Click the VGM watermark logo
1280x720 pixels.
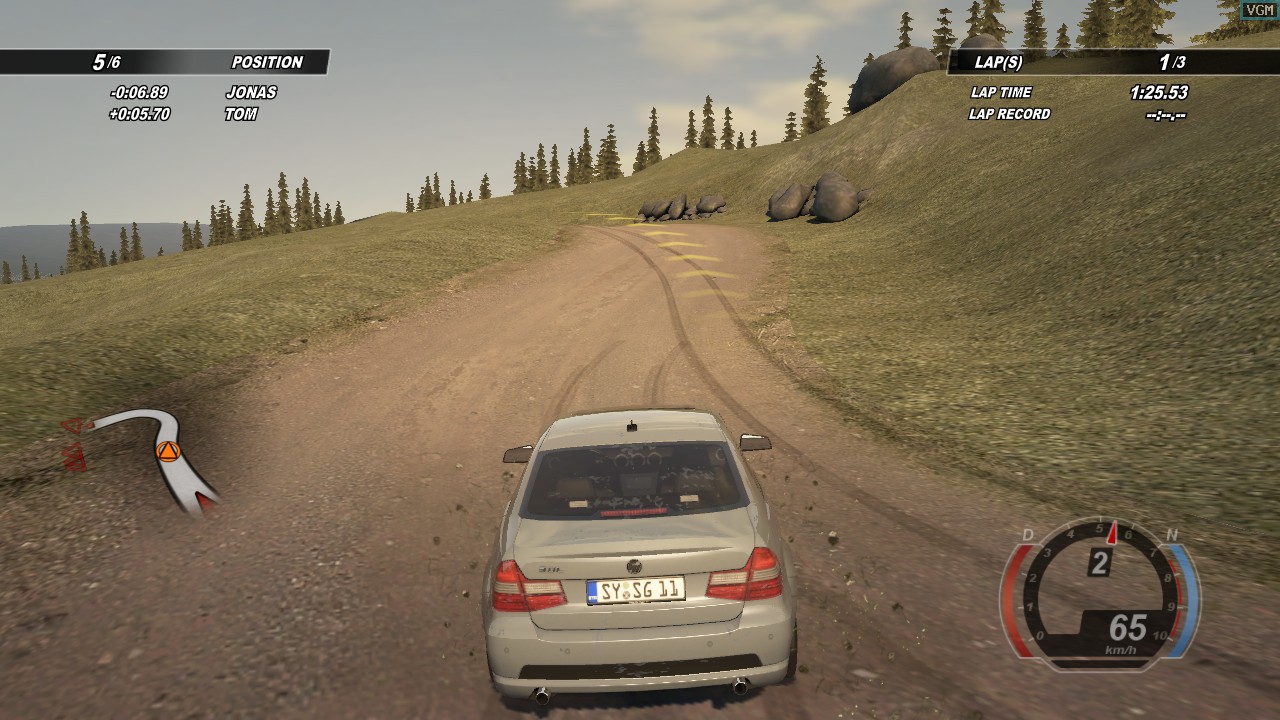(1260, 9)
